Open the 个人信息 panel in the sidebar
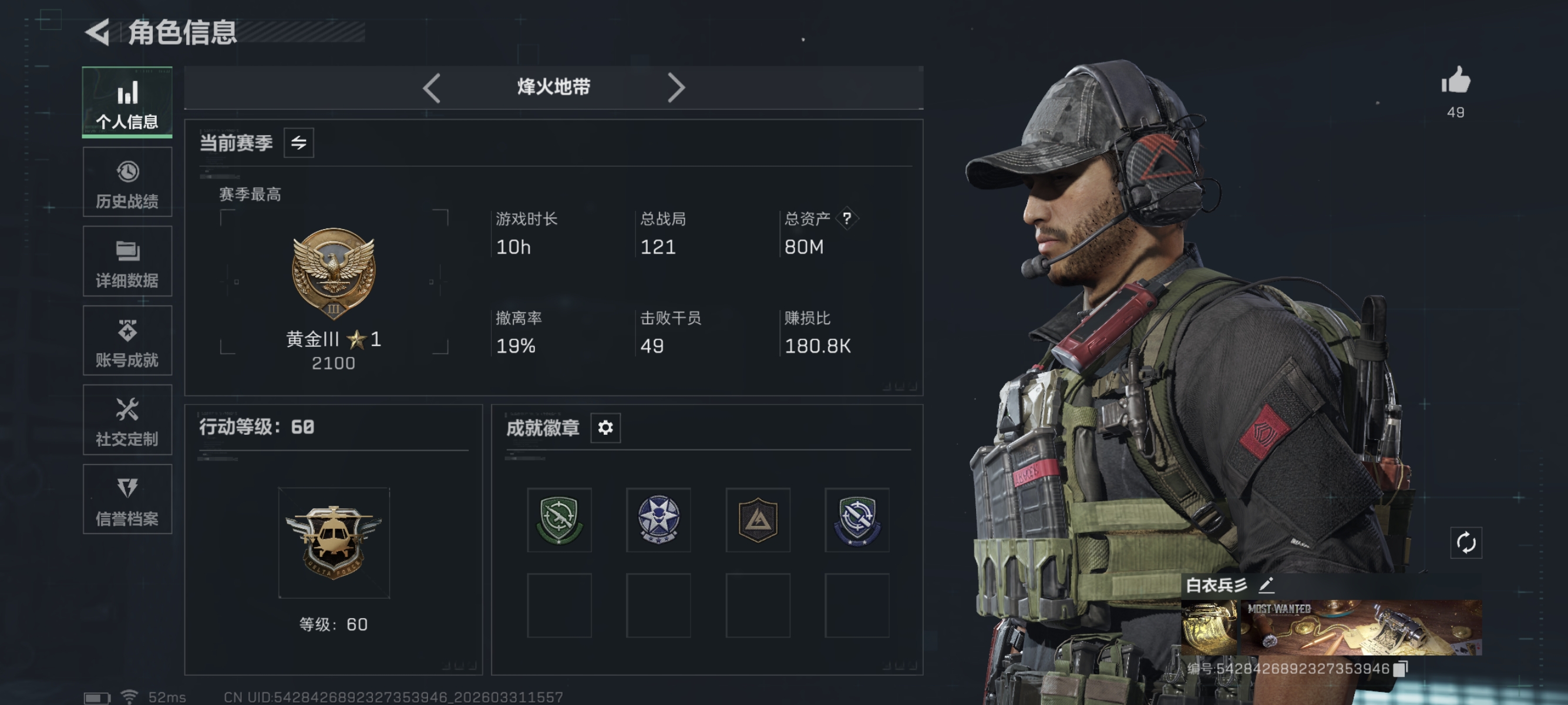 [127, 102]
